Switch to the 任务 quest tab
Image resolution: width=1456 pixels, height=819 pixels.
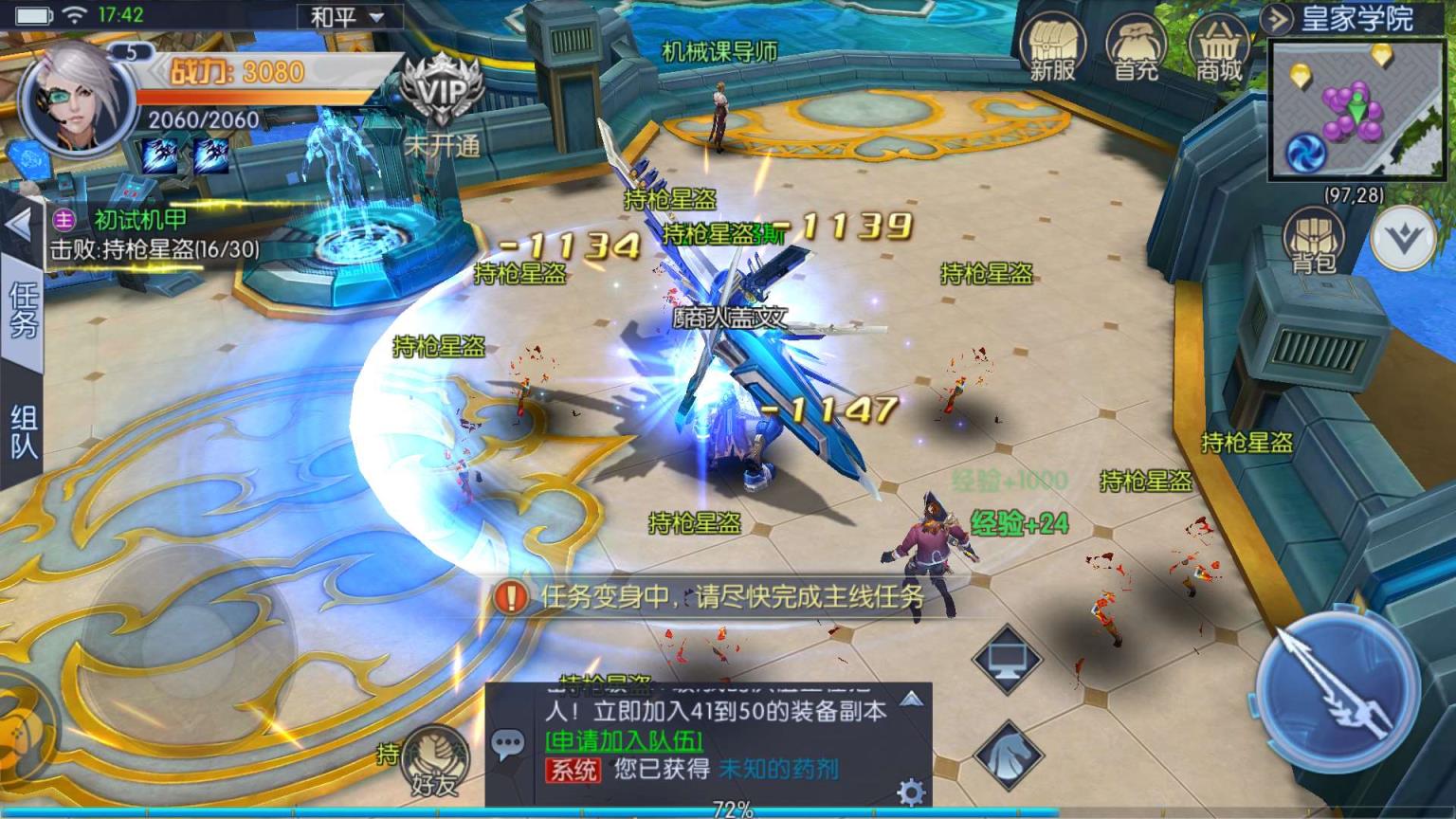pos(21,313)
